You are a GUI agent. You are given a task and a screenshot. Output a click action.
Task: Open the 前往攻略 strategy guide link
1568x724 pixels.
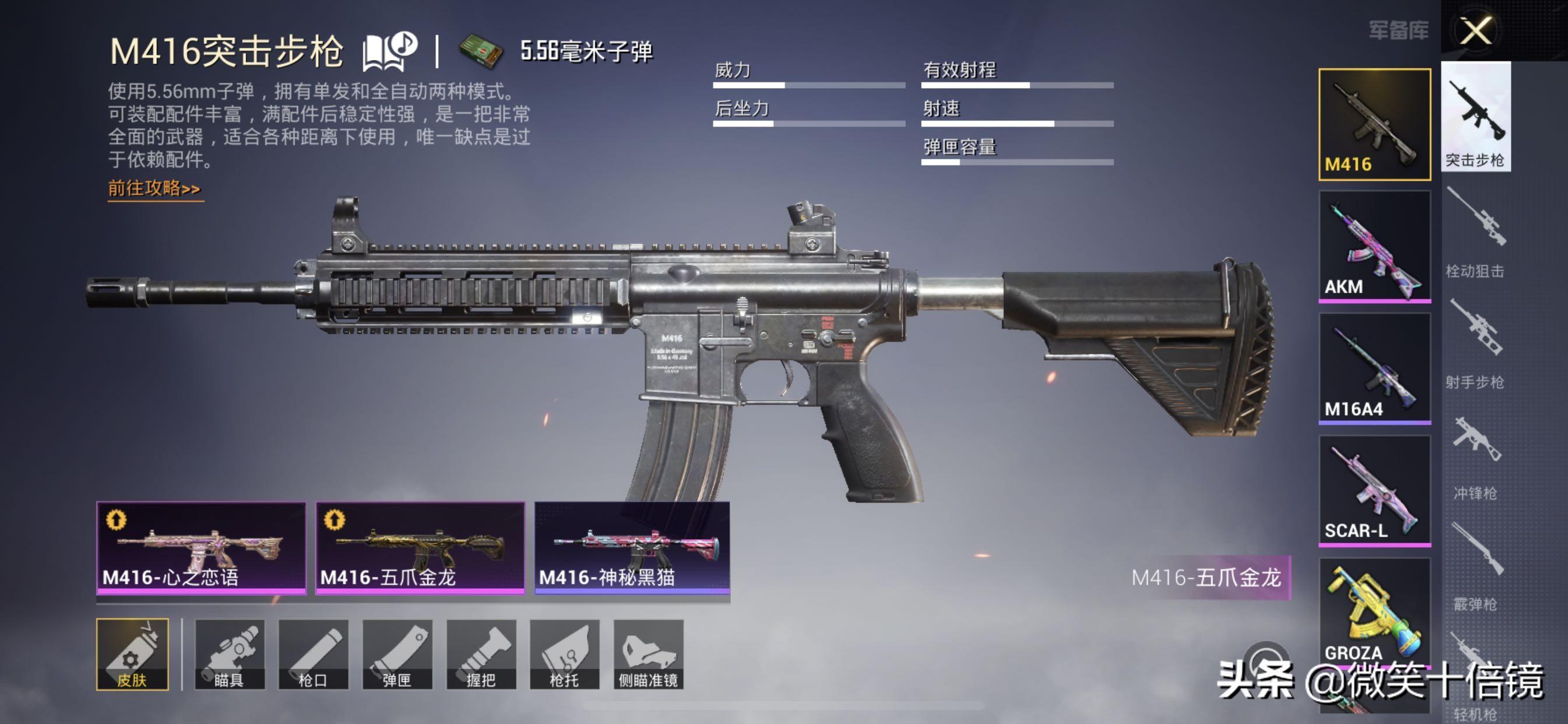[x=155, y=189]
